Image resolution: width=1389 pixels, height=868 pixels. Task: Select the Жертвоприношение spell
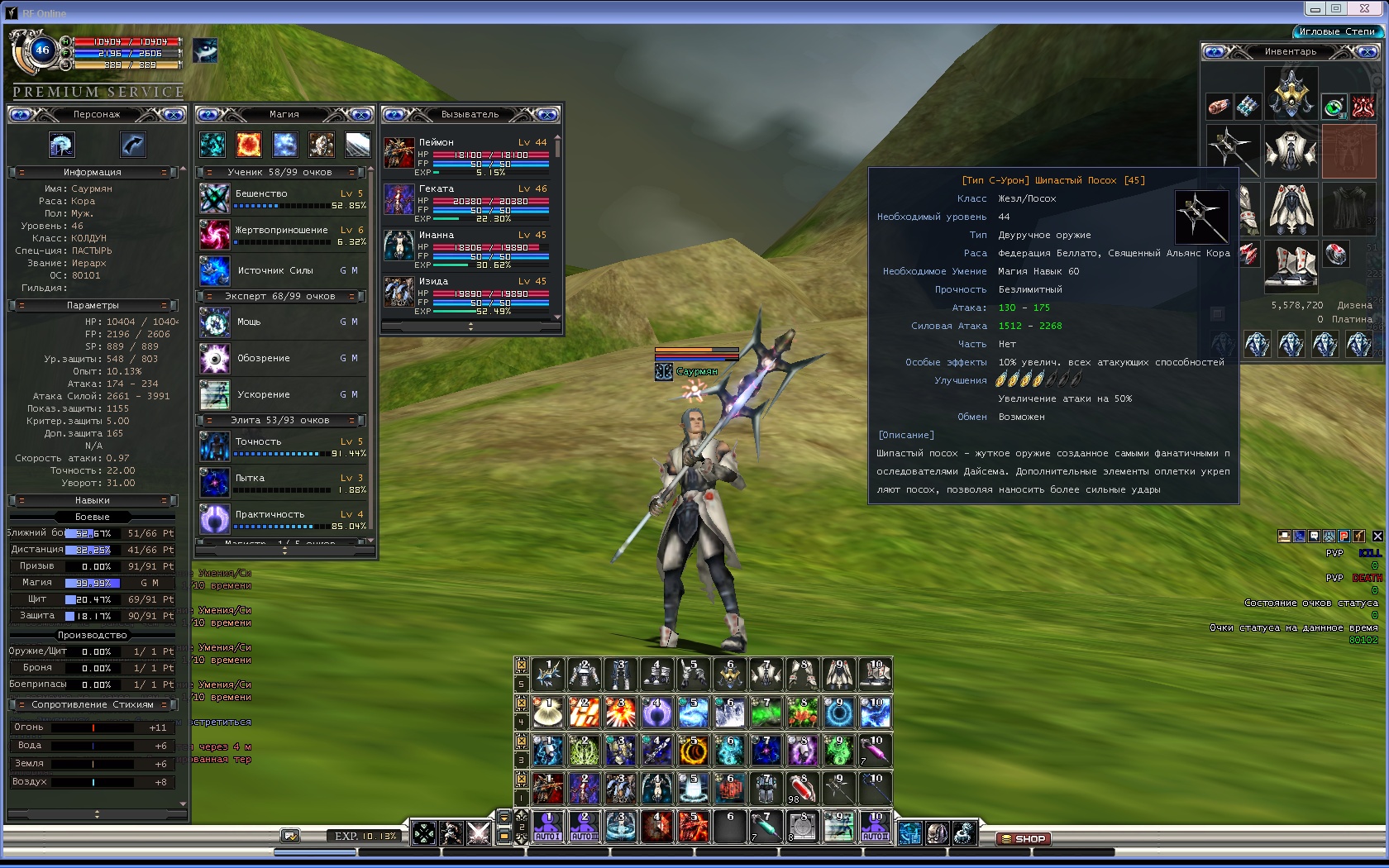(x=215, y=236)
